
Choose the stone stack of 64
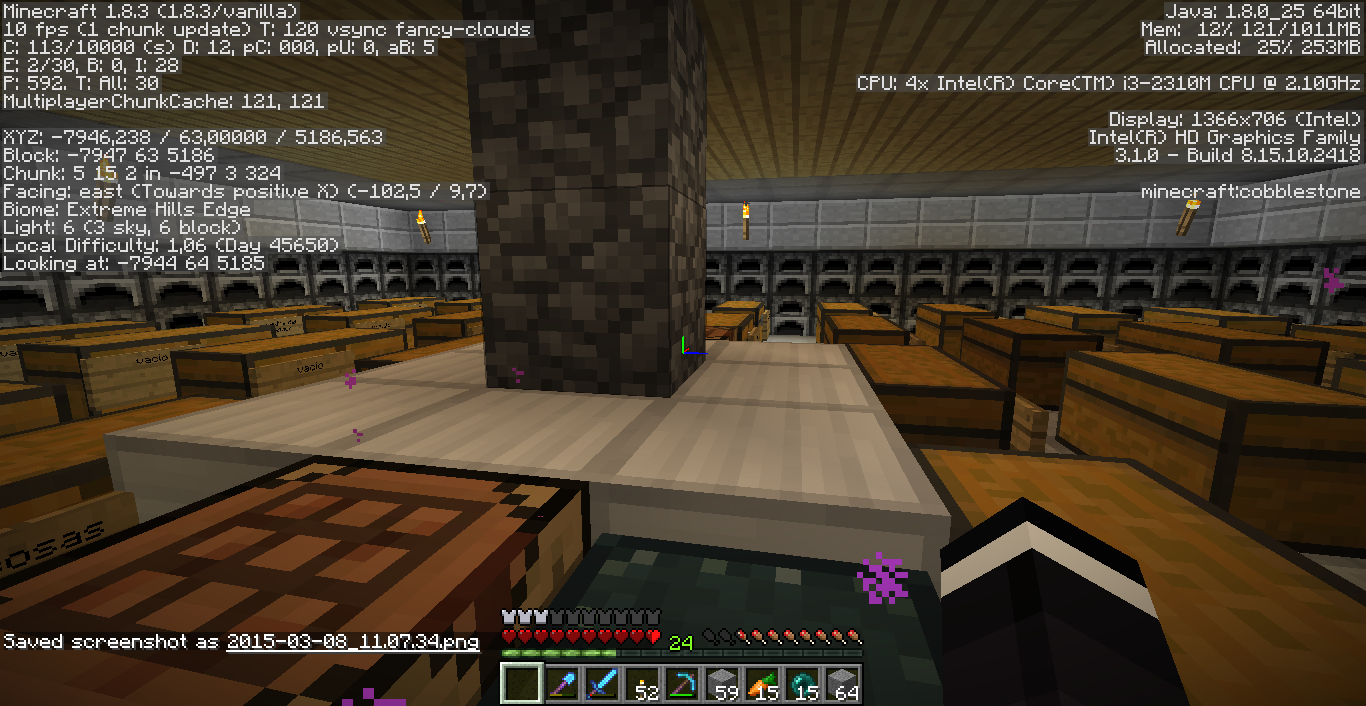pyautogui.click(x=842, y=683)
